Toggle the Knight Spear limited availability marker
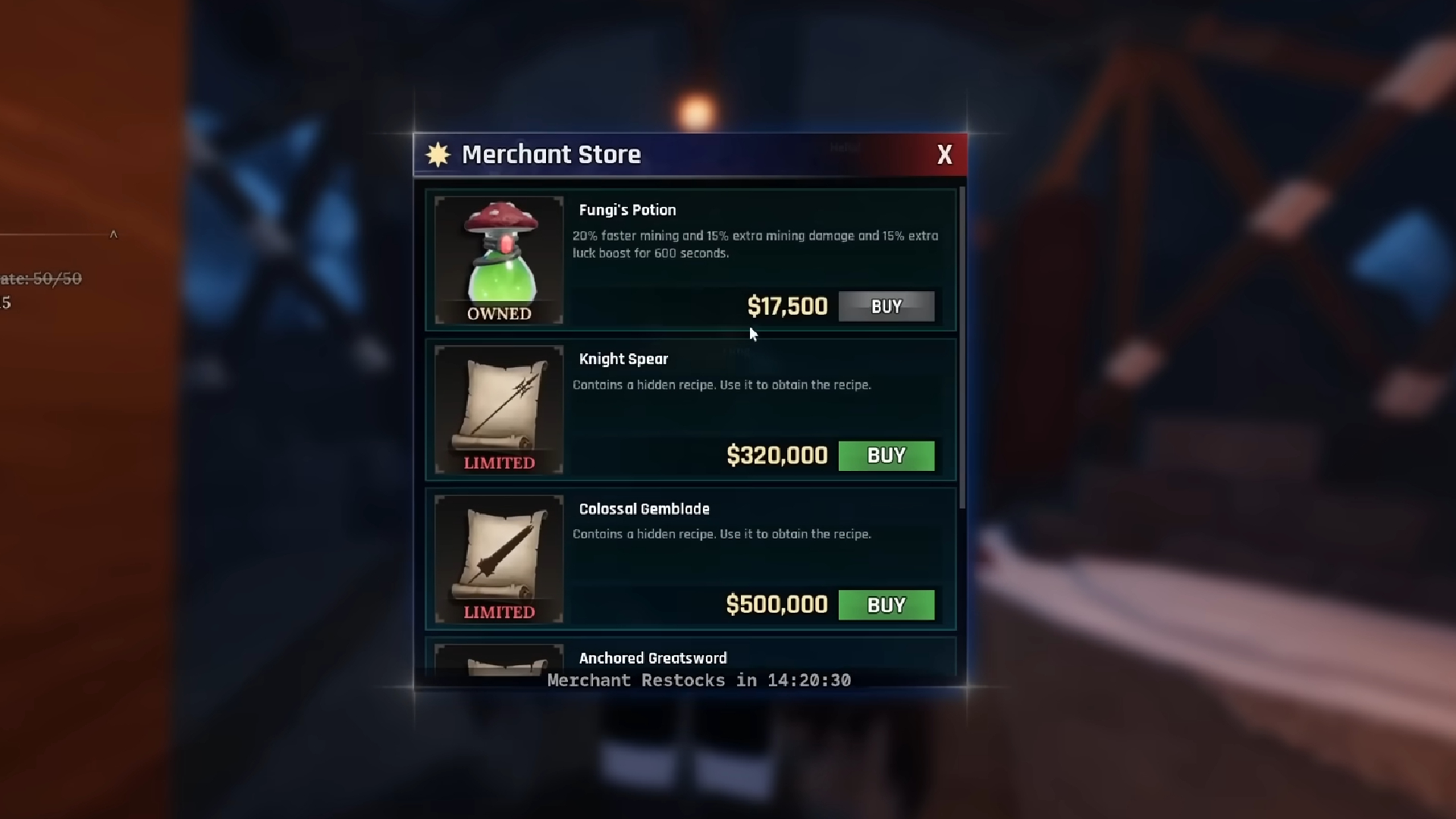 tap(498, 462)
